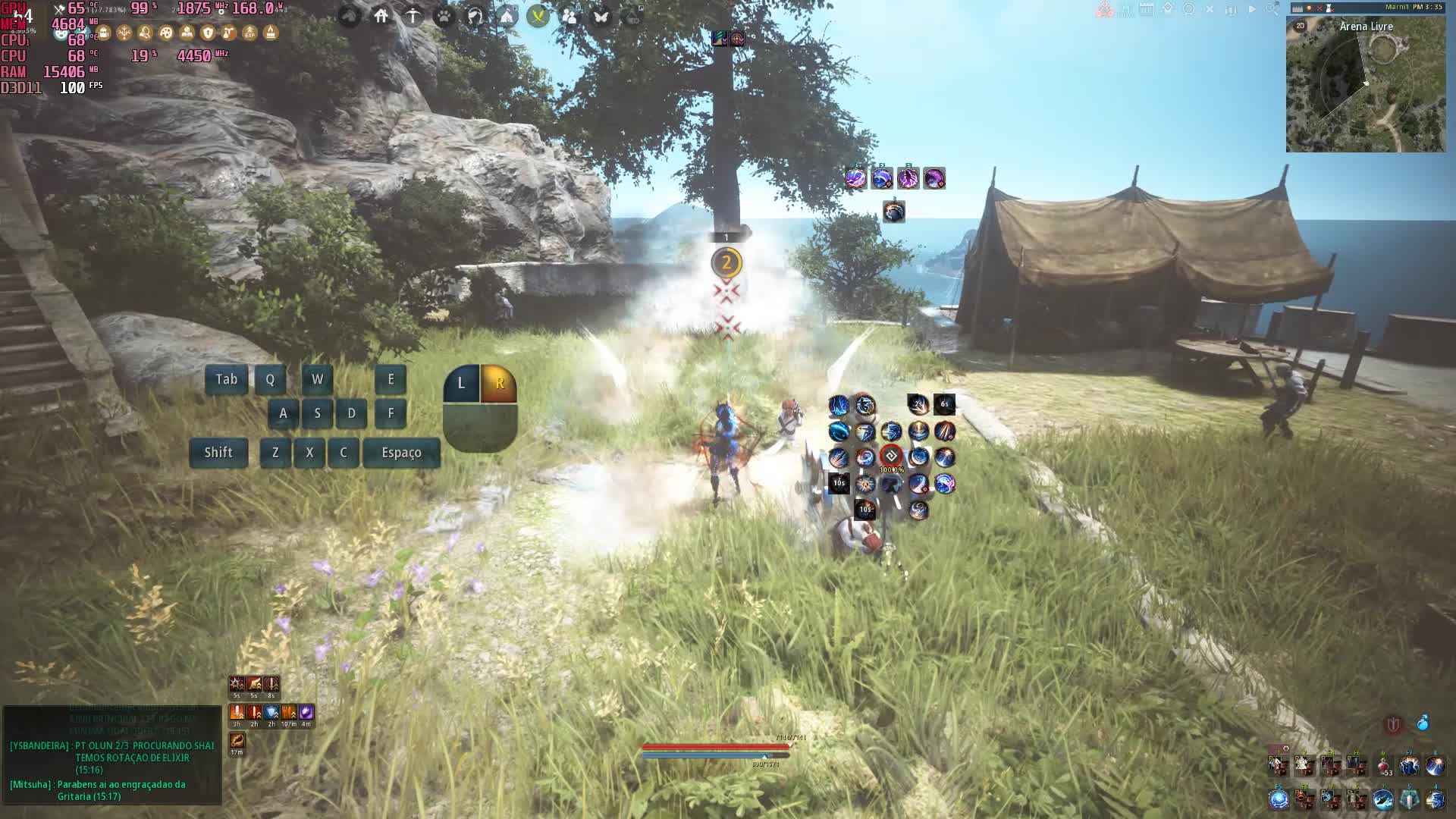Open the two-person party icon
Image resolution: width=1456 pixels, height=819 pixels.
(569, 15)
